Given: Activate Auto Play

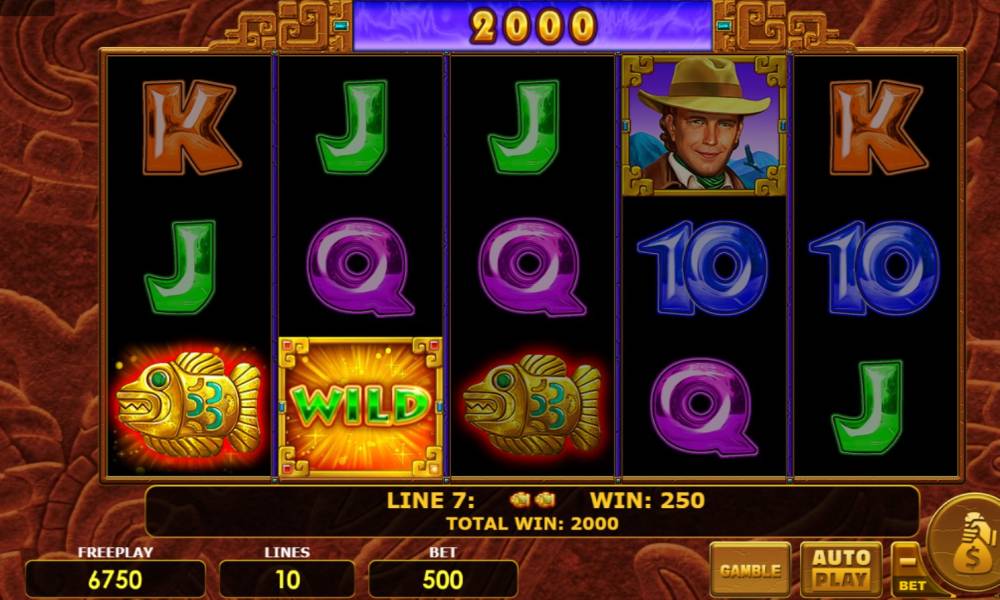Looking at the screenshot, I should tap(840, 569).
